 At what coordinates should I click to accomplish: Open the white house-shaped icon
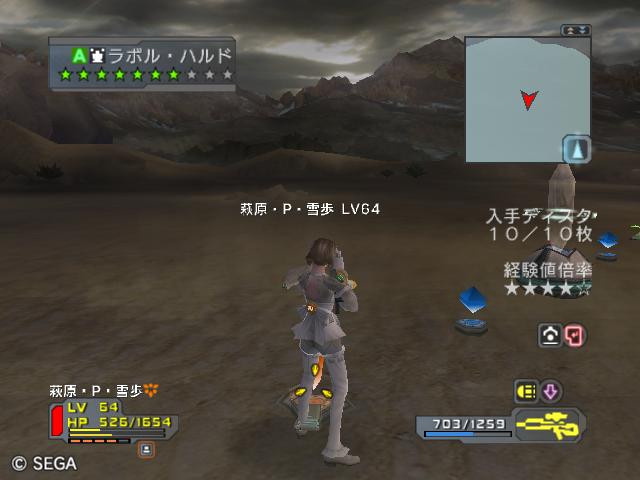pyautogui.click(x=549, y=335)
